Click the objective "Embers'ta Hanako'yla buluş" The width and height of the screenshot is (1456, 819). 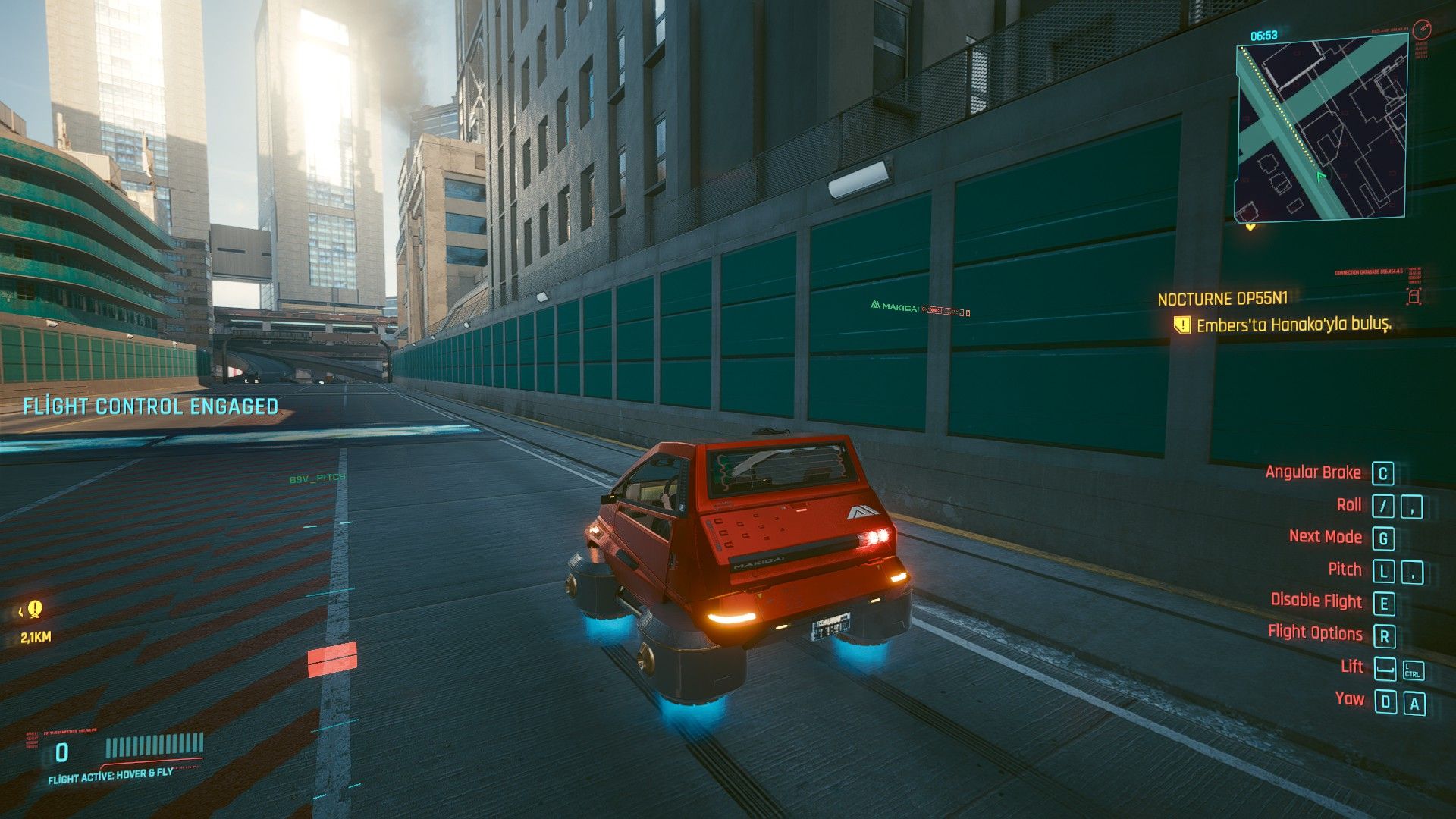[1294, 325]
